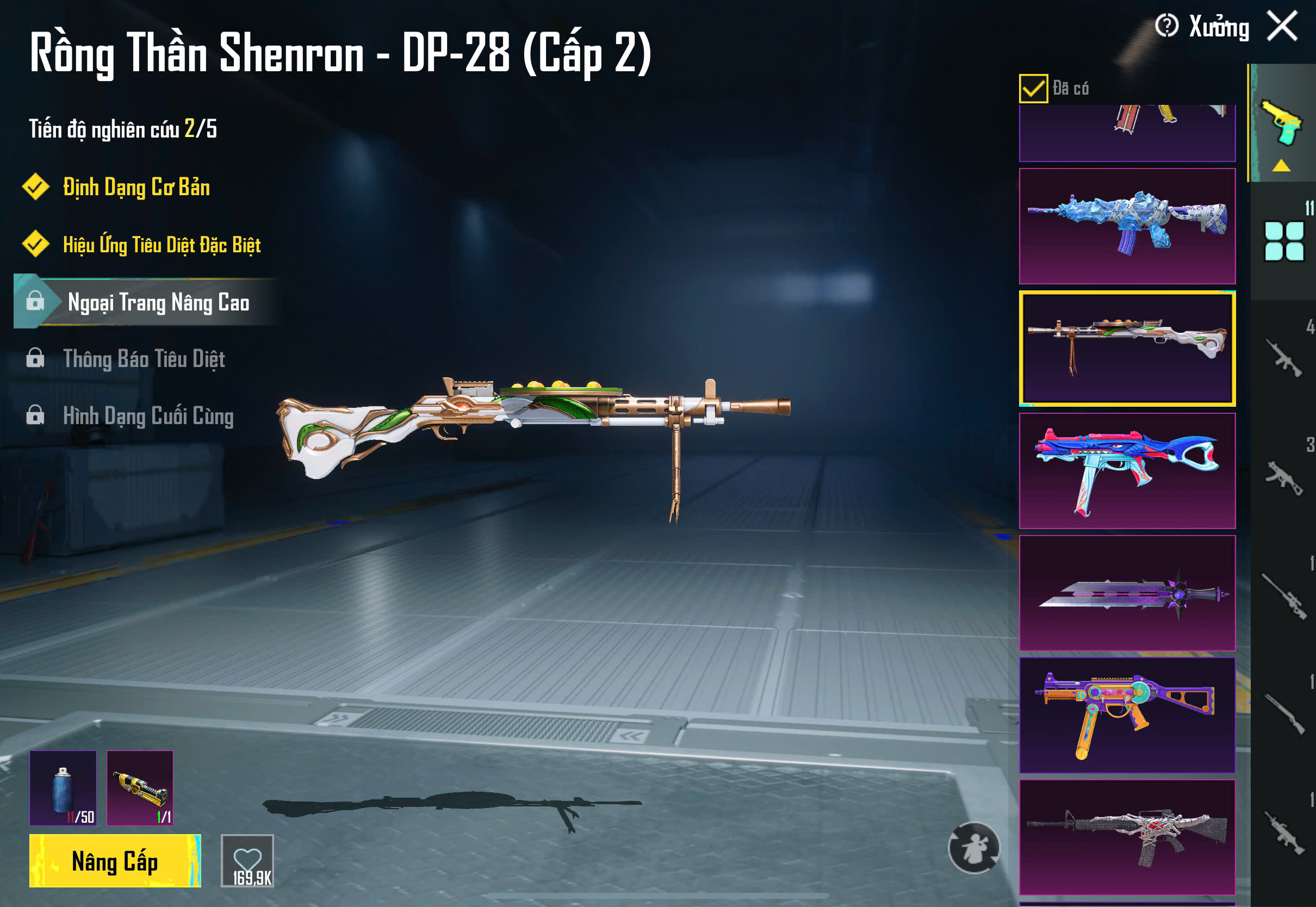Tap the heart like button showing 169,9K
Image resolution: width=1316 pixels, height=907 pixels.
point(247,861)
